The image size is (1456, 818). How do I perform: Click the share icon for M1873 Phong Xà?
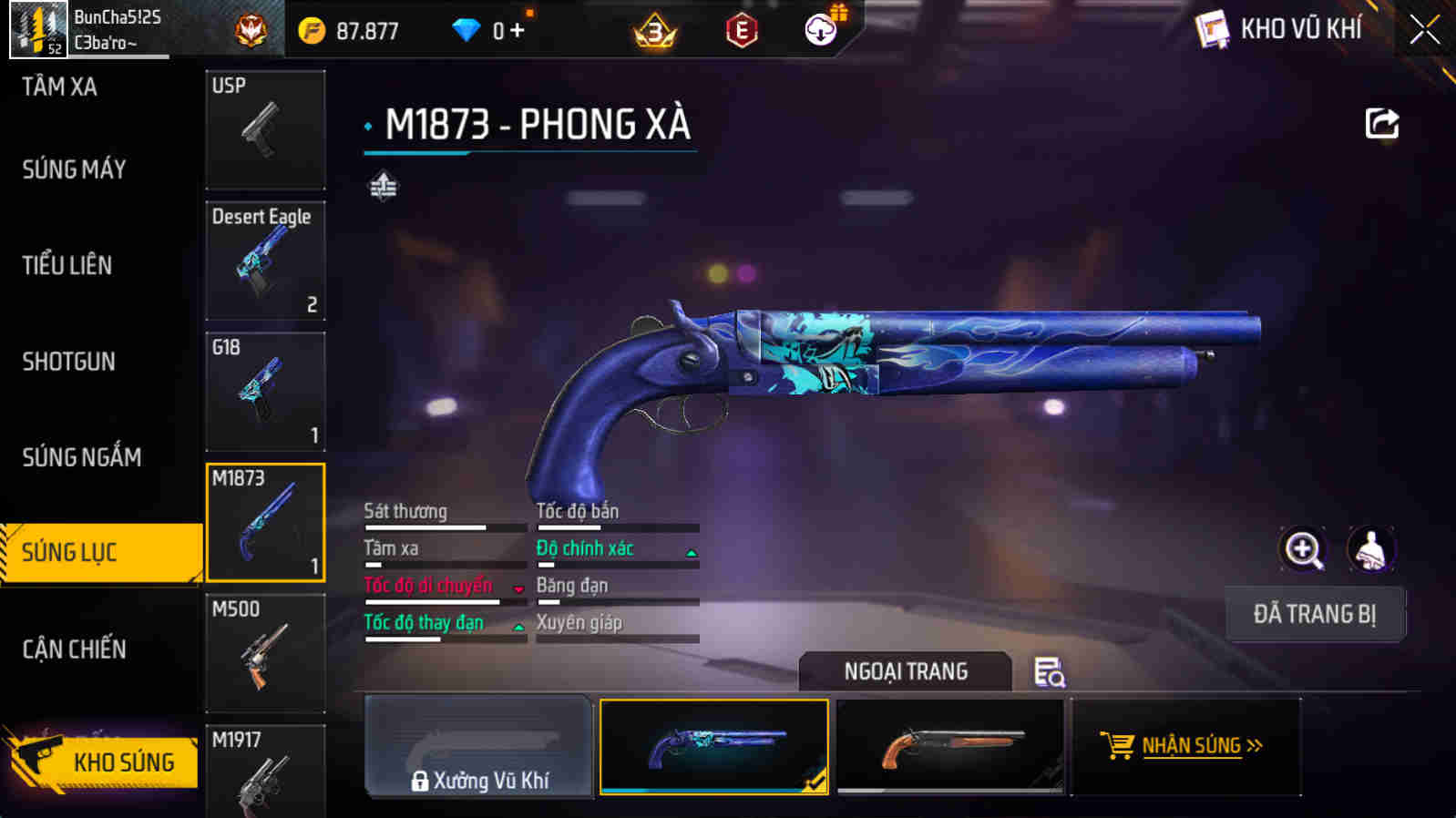(x=1382, y=123)
